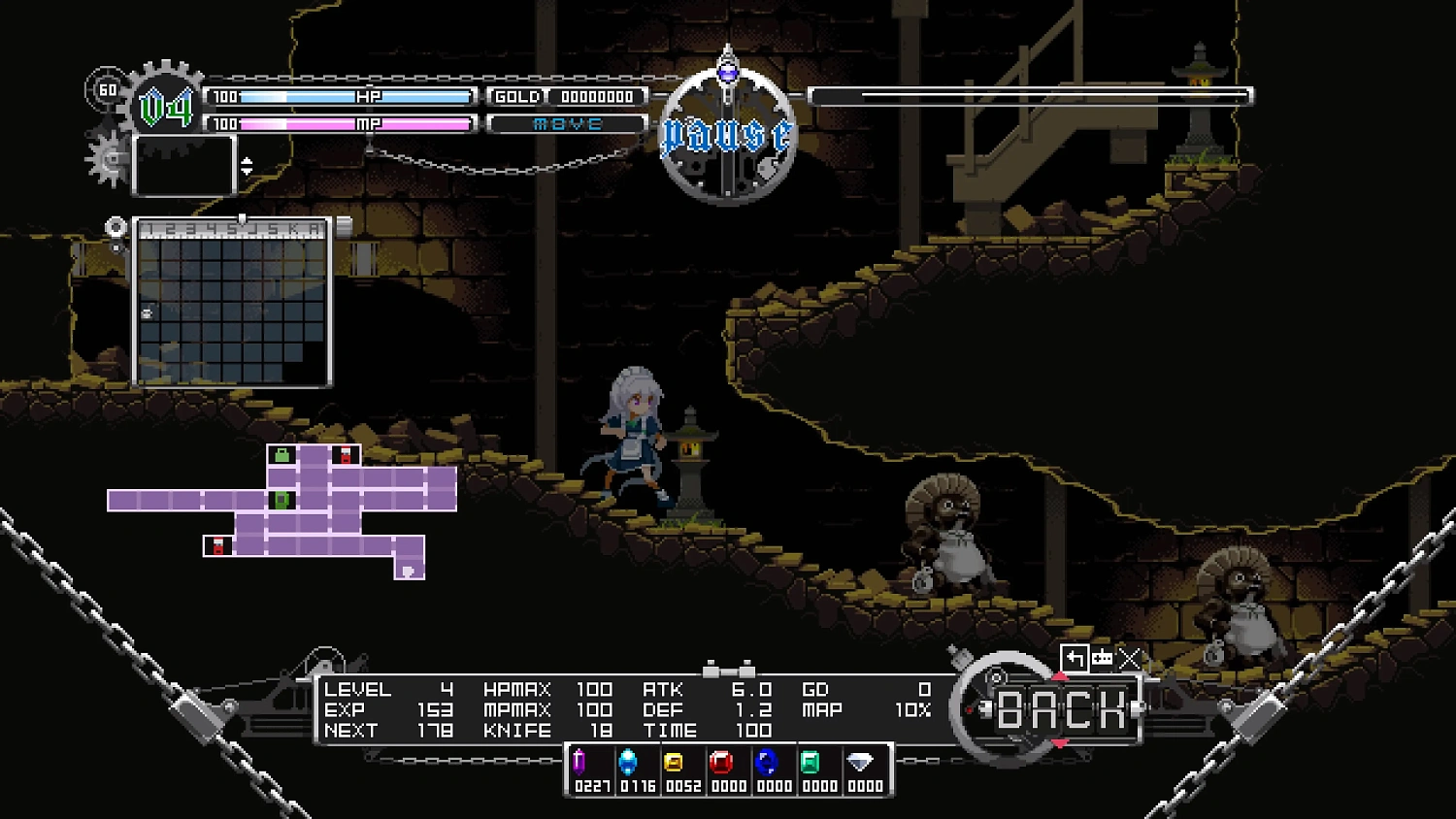Open the MOVE option under GOLD
1456x819 pixels.
567,123
